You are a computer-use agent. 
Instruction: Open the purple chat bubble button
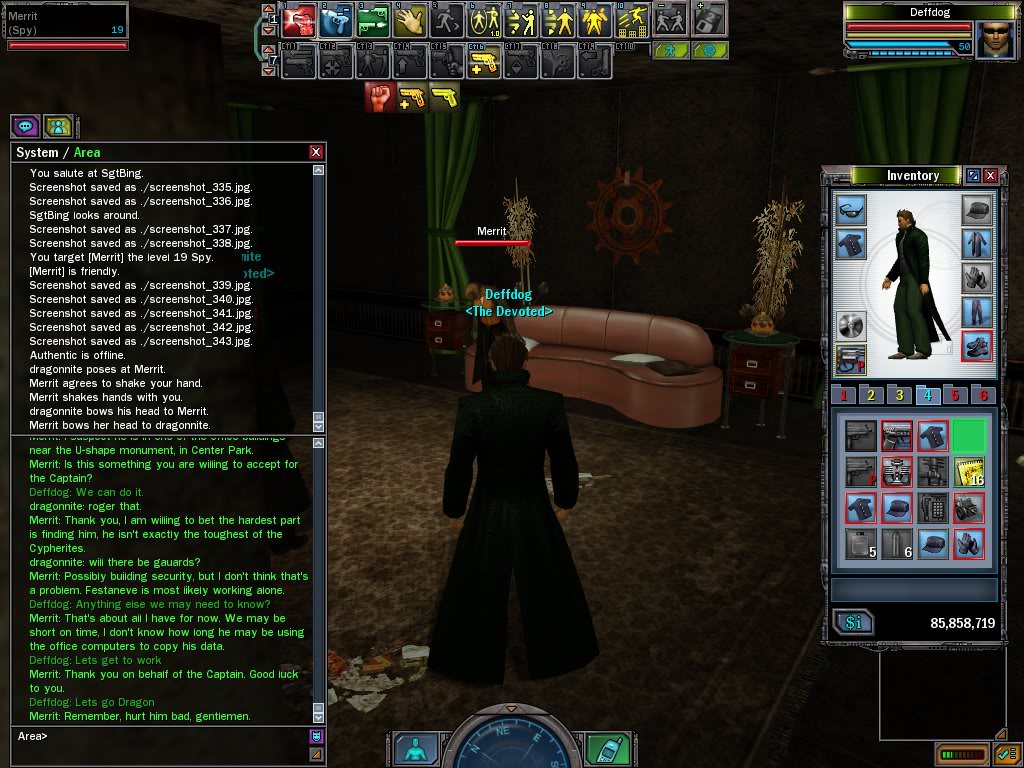25,127
